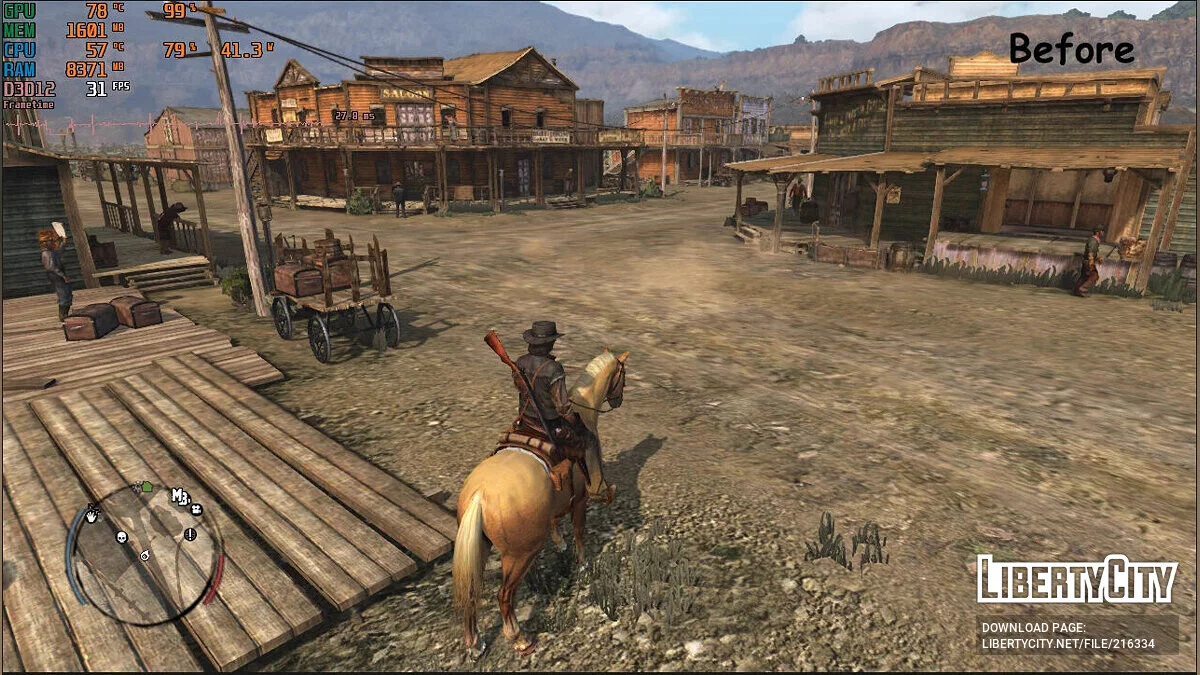Open the circular minimap
The height and width of the screenshot is (675, 1200).
pyautogui.click(x=144, y=554)
